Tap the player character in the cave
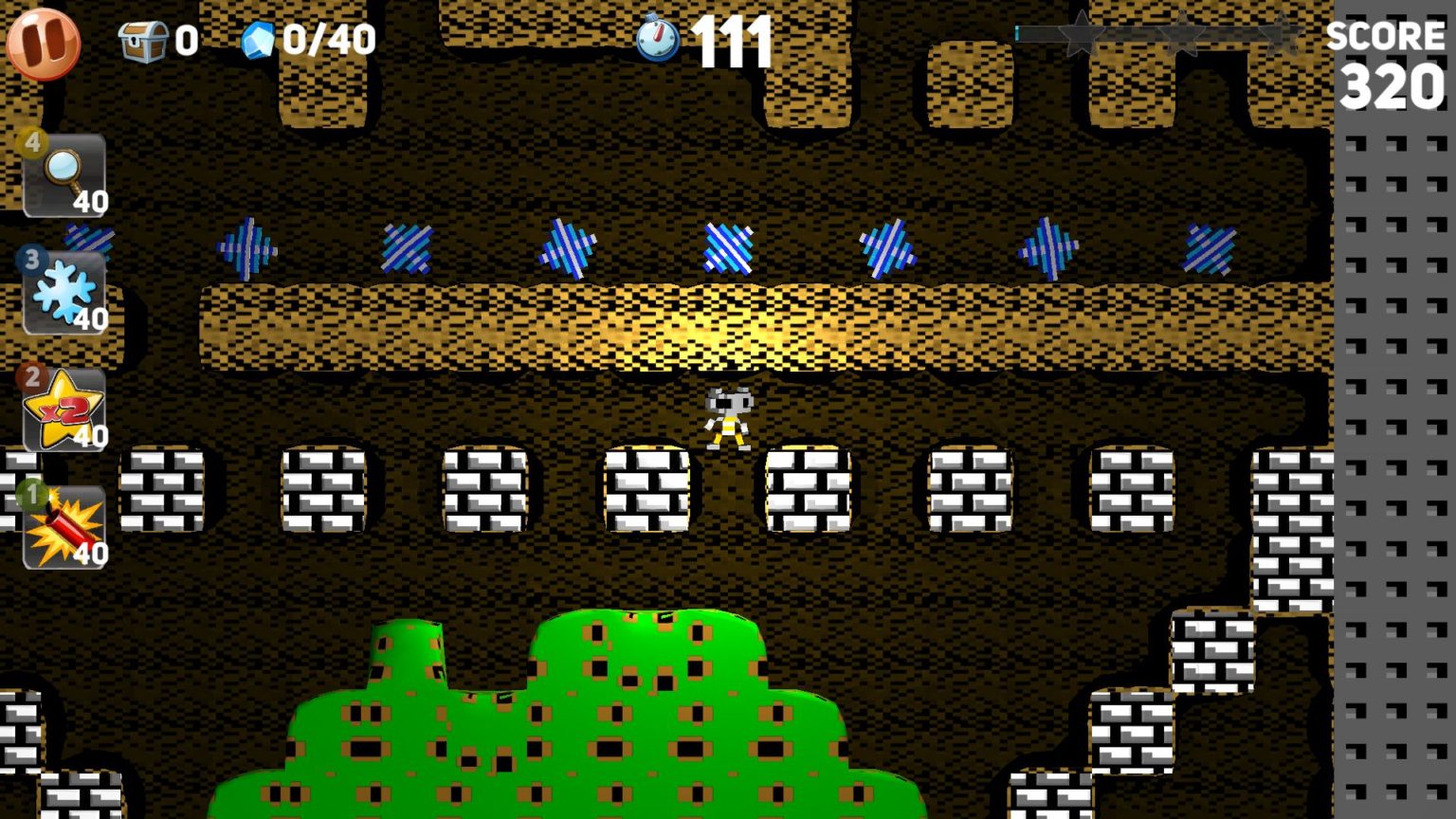Image resolution: width=1456 pixels, height=819 pixels. [x=726, y=417]
